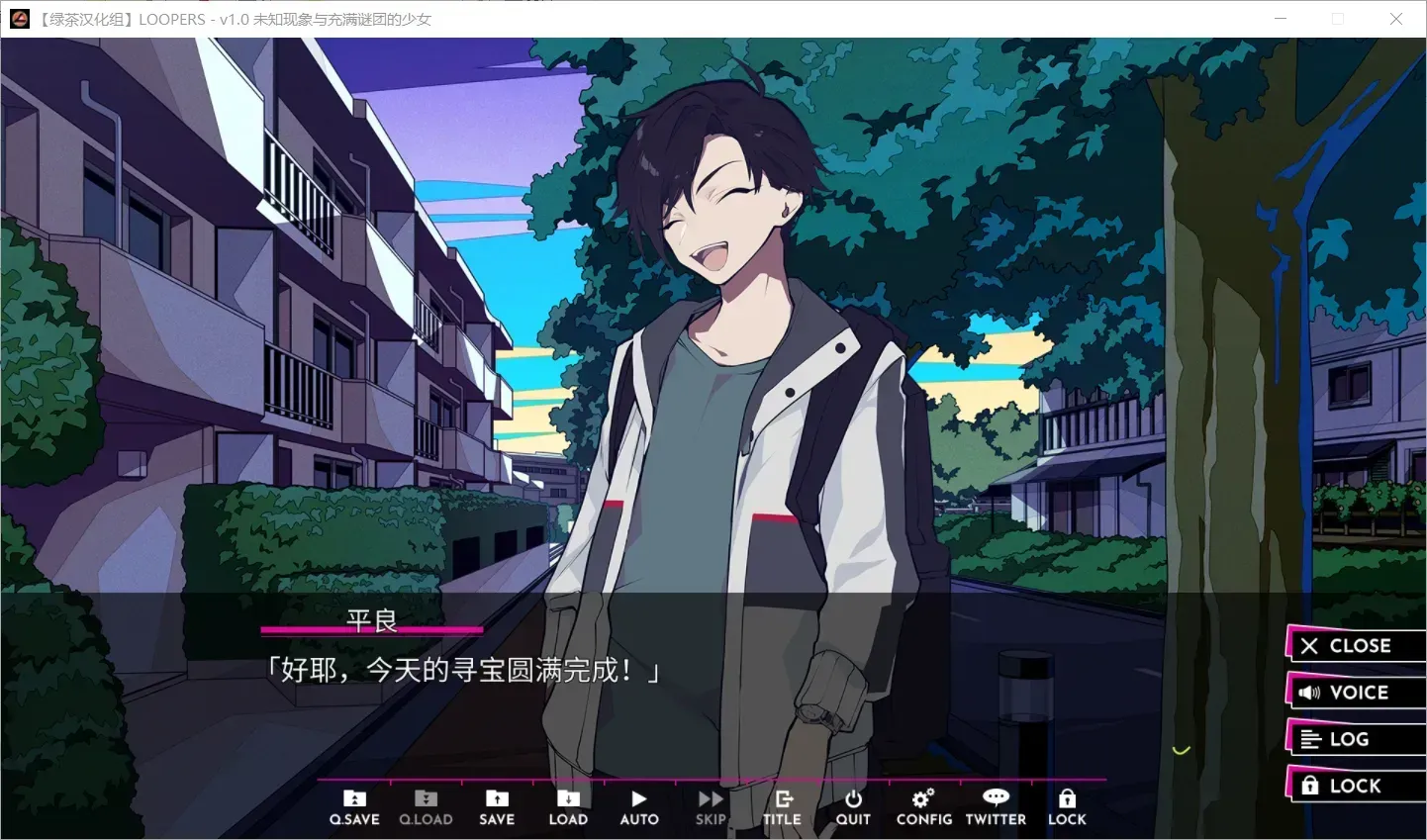Toggle the screen LOCK
Image resolution: width=1427 pixels, height=840 pixels.
[x=1067, y=804]
